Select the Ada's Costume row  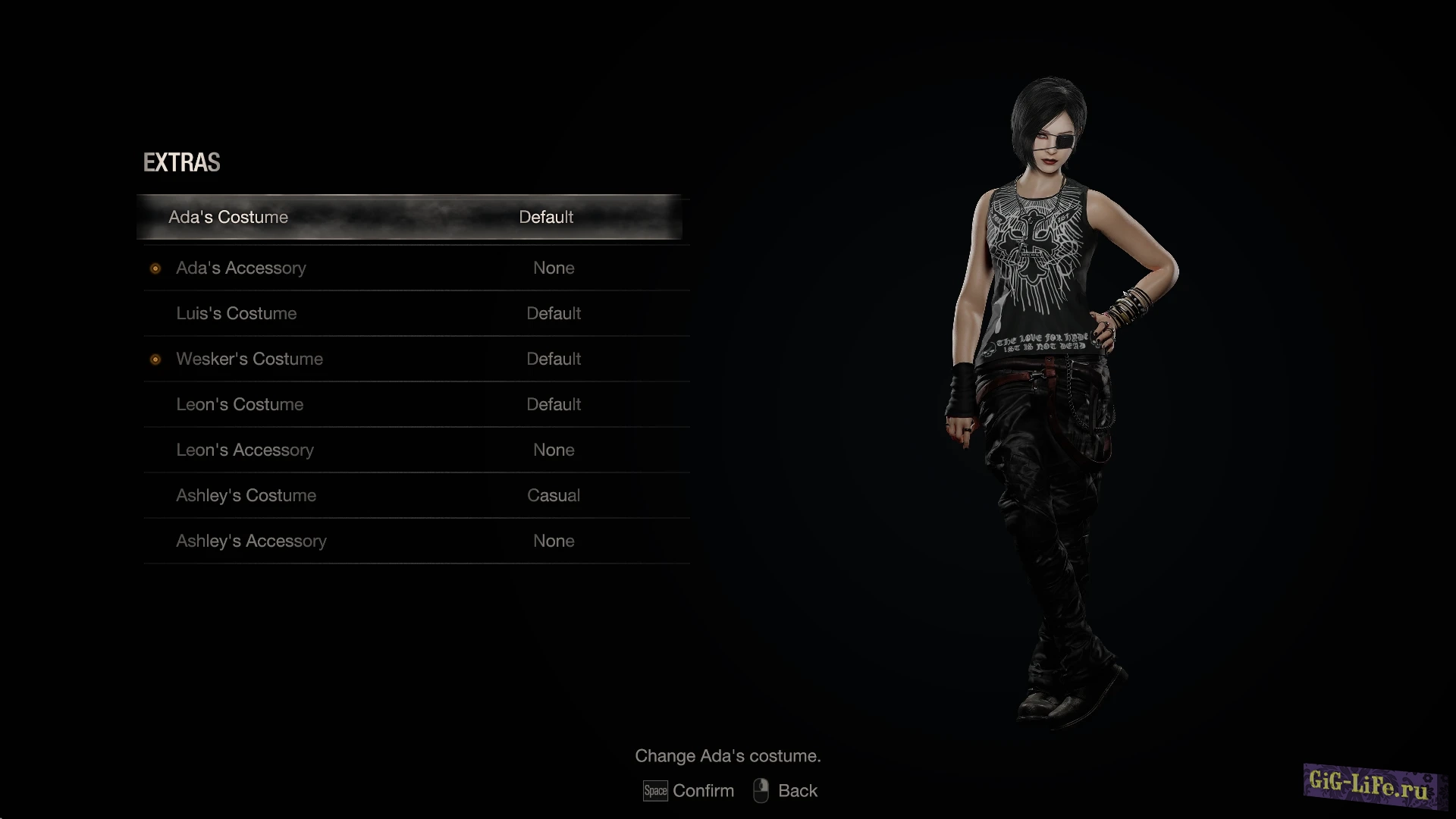click(409, 217)
